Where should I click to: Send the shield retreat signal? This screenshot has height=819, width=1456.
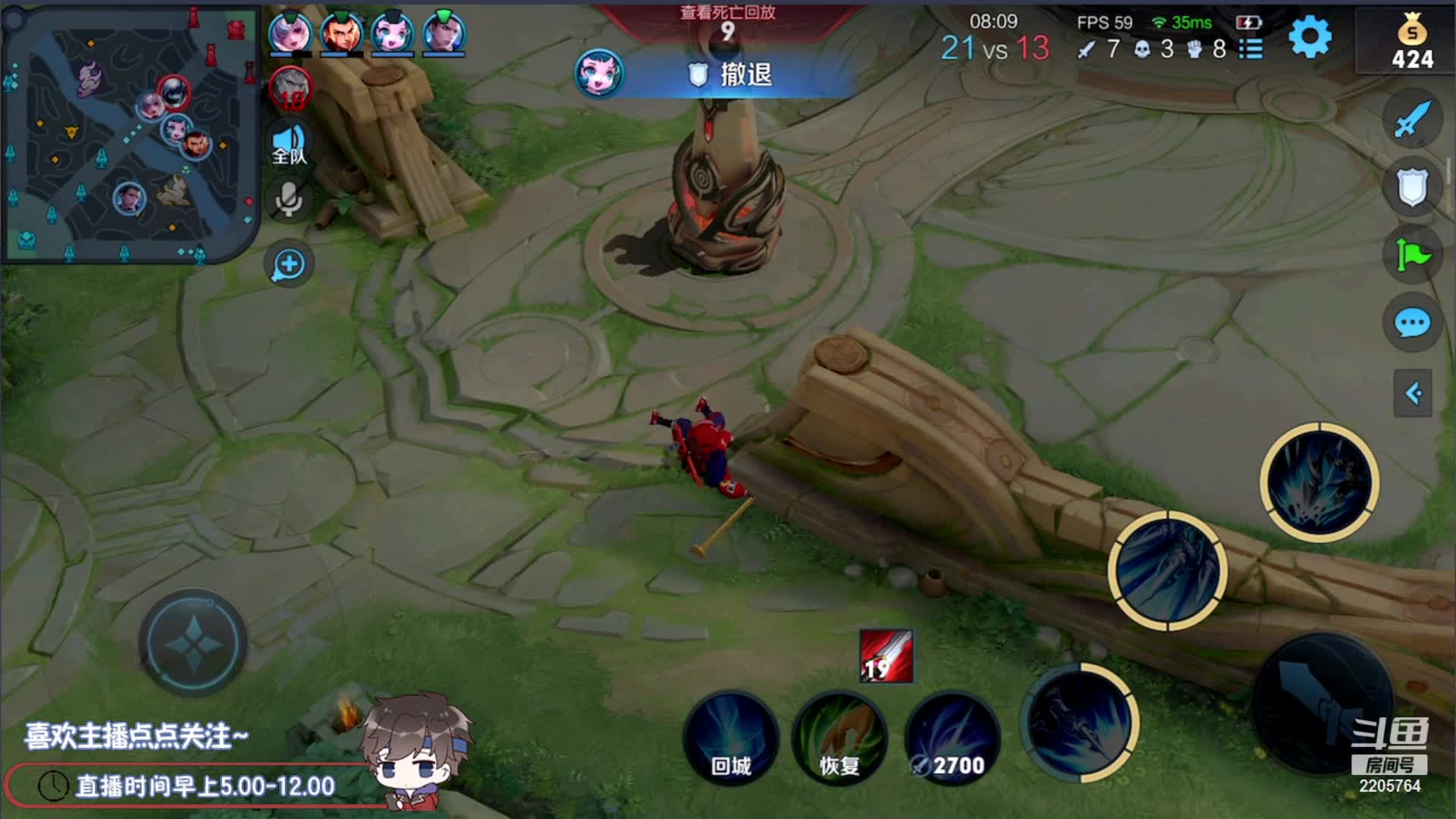1411,187
